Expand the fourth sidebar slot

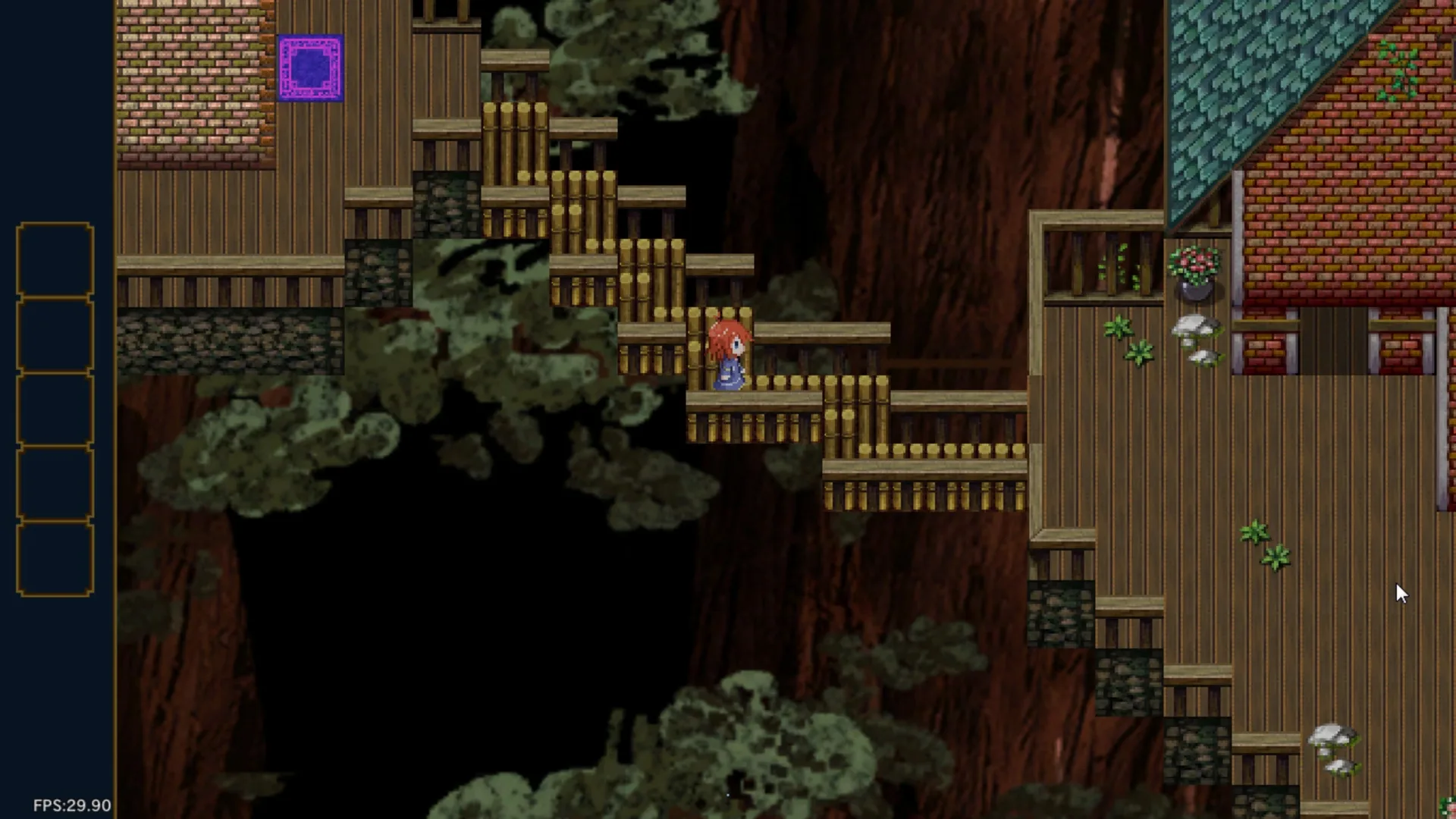53,482
